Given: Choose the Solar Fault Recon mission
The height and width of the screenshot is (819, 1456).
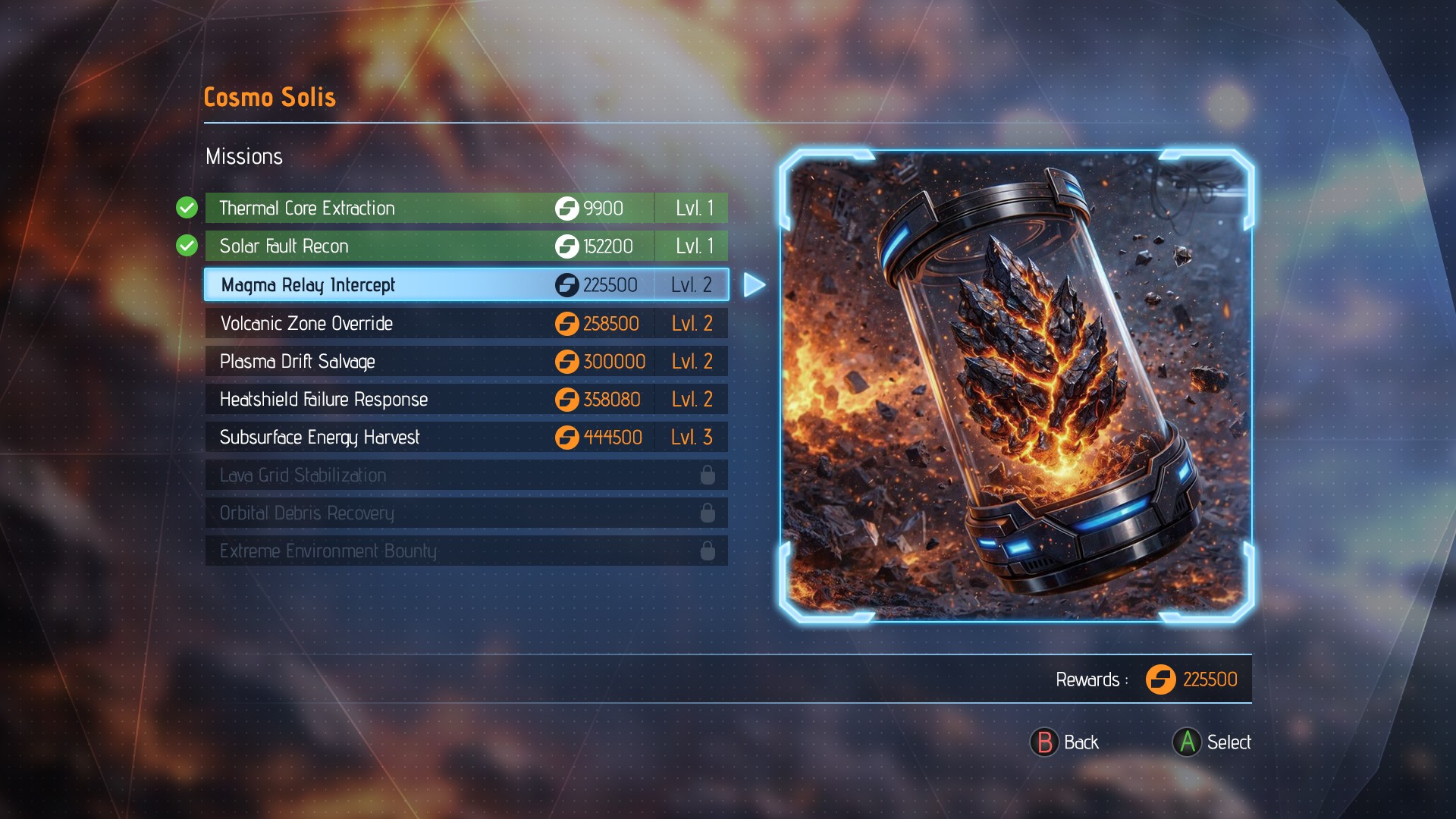Looking at the screenshot, I should tap(466, 246).
